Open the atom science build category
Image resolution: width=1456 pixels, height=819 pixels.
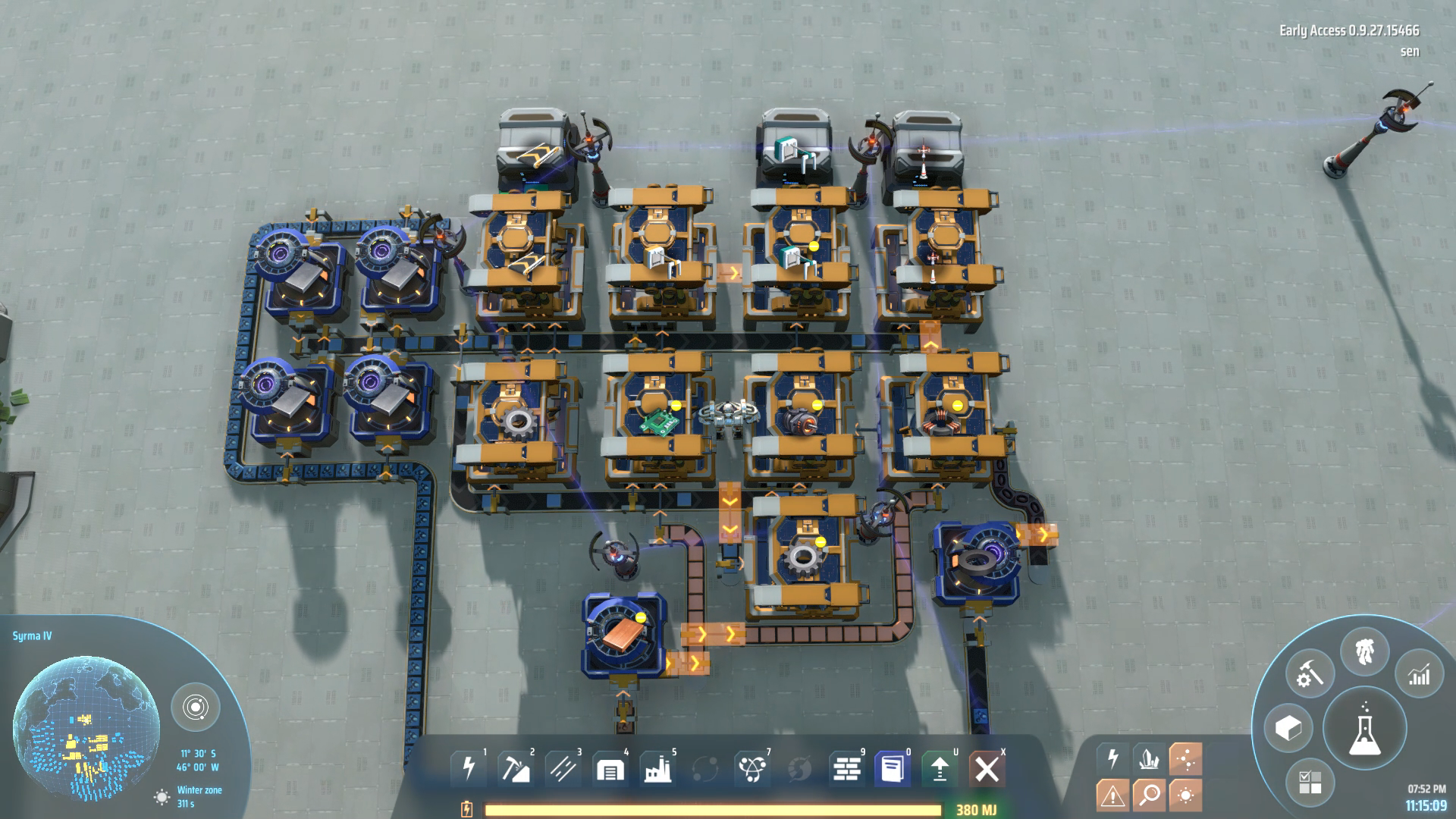752,769
